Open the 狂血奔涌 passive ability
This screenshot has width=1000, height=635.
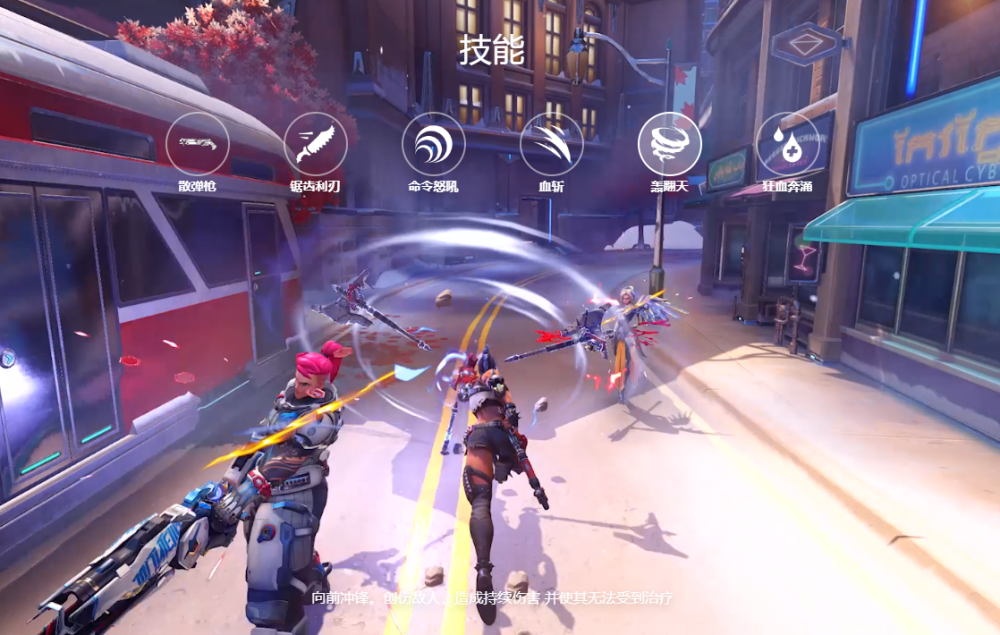pos(787,143)
